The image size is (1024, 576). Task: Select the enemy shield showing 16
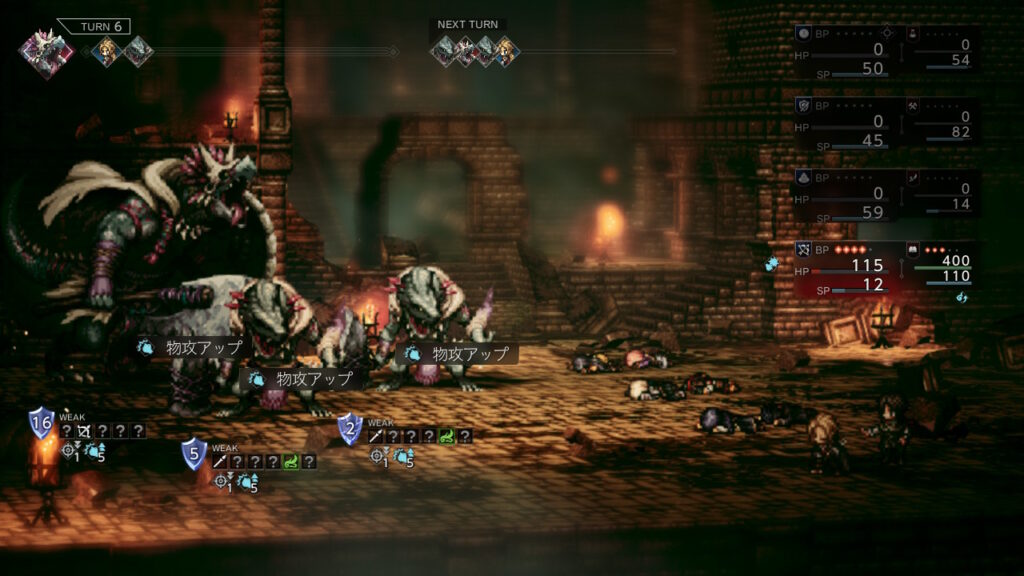pyautogui.click(x=41, y=423)
